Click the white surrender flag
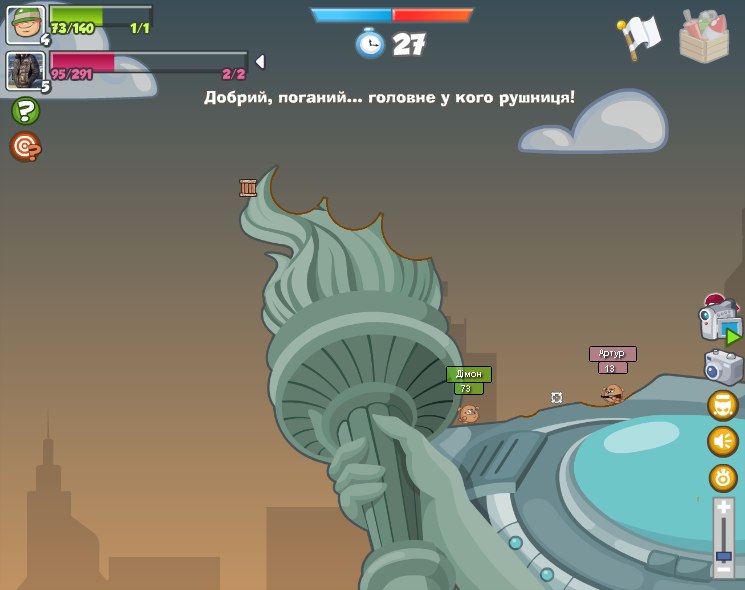This screenshot has width=745, height=590. tap(638, 36)
